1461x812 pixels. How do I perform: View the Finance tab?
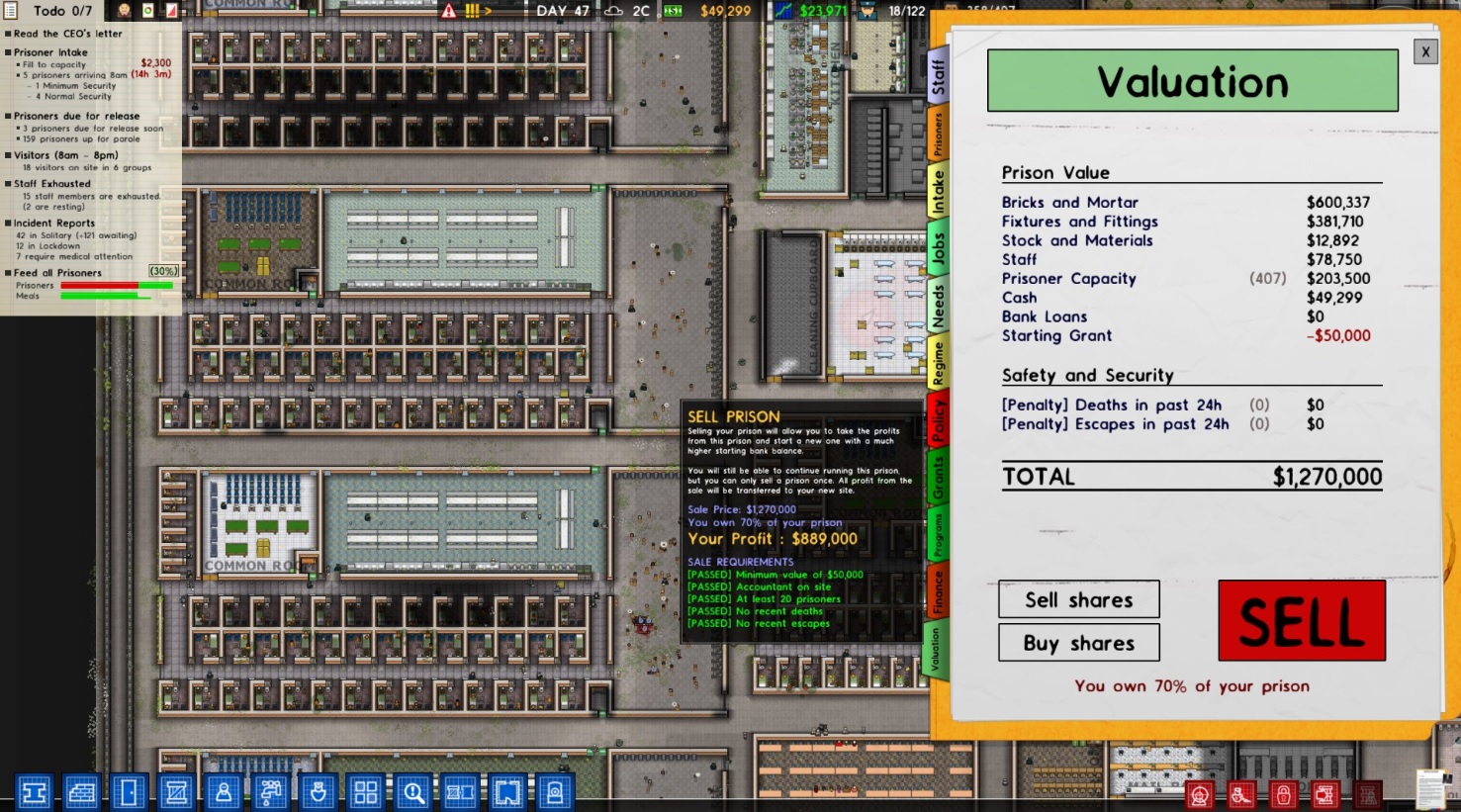point(938,590)
